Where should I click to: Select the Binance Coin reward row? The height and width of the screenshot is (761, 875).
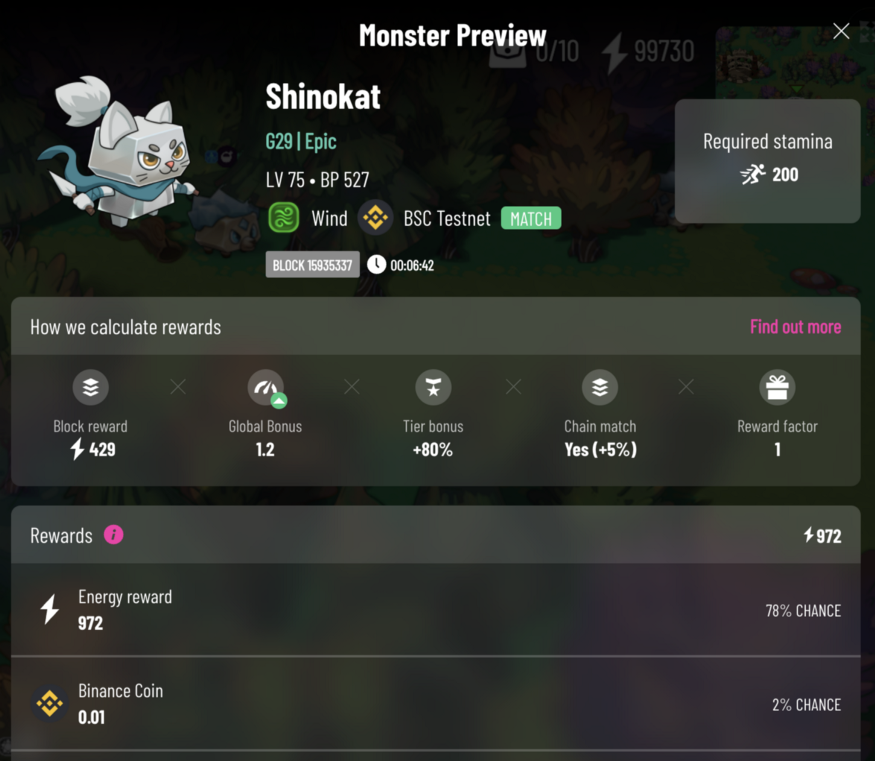(436, 704)
